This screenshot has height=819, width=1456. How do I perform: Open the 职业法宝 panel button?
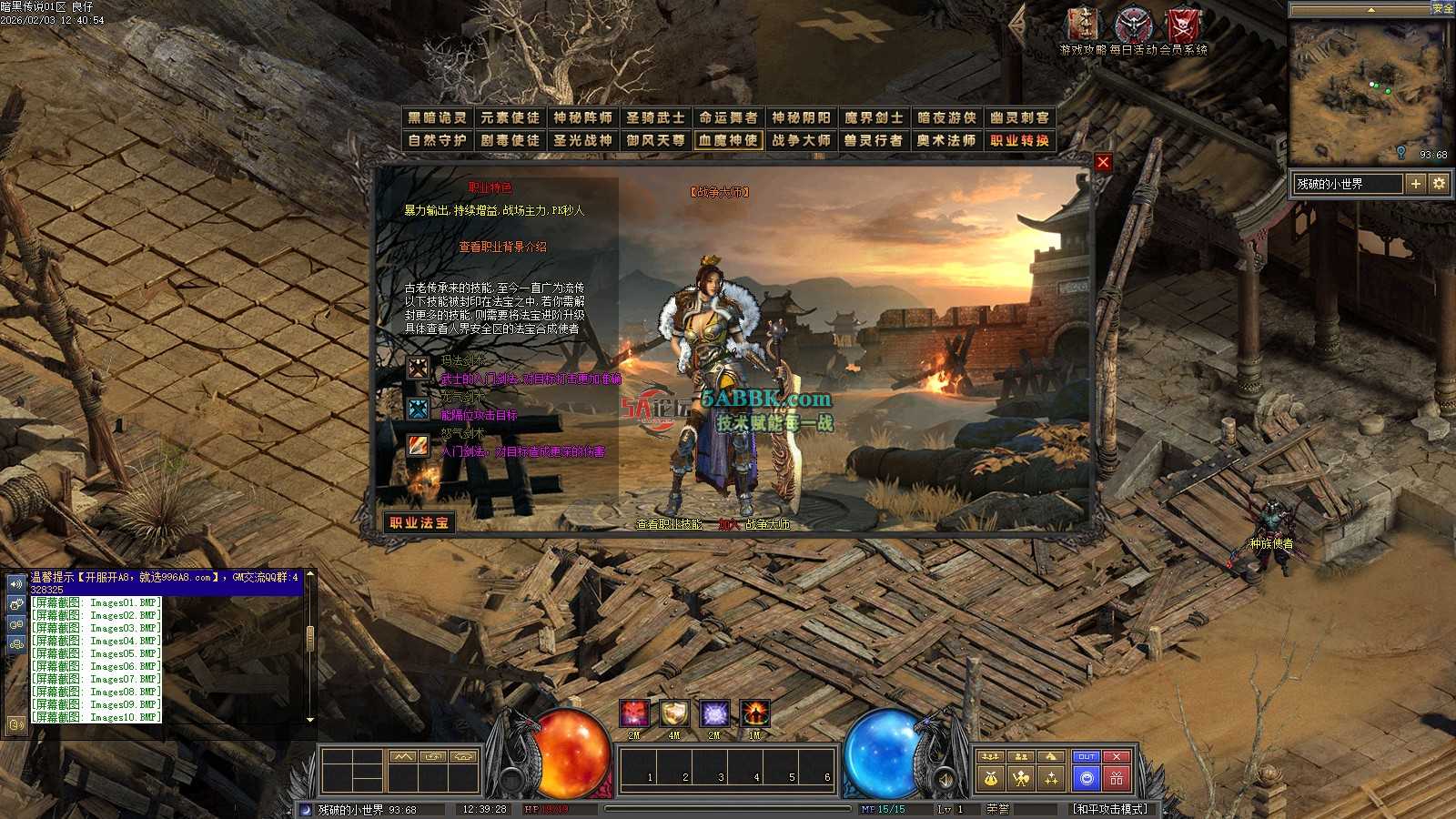pyautogui.click(x=420, y=522)
